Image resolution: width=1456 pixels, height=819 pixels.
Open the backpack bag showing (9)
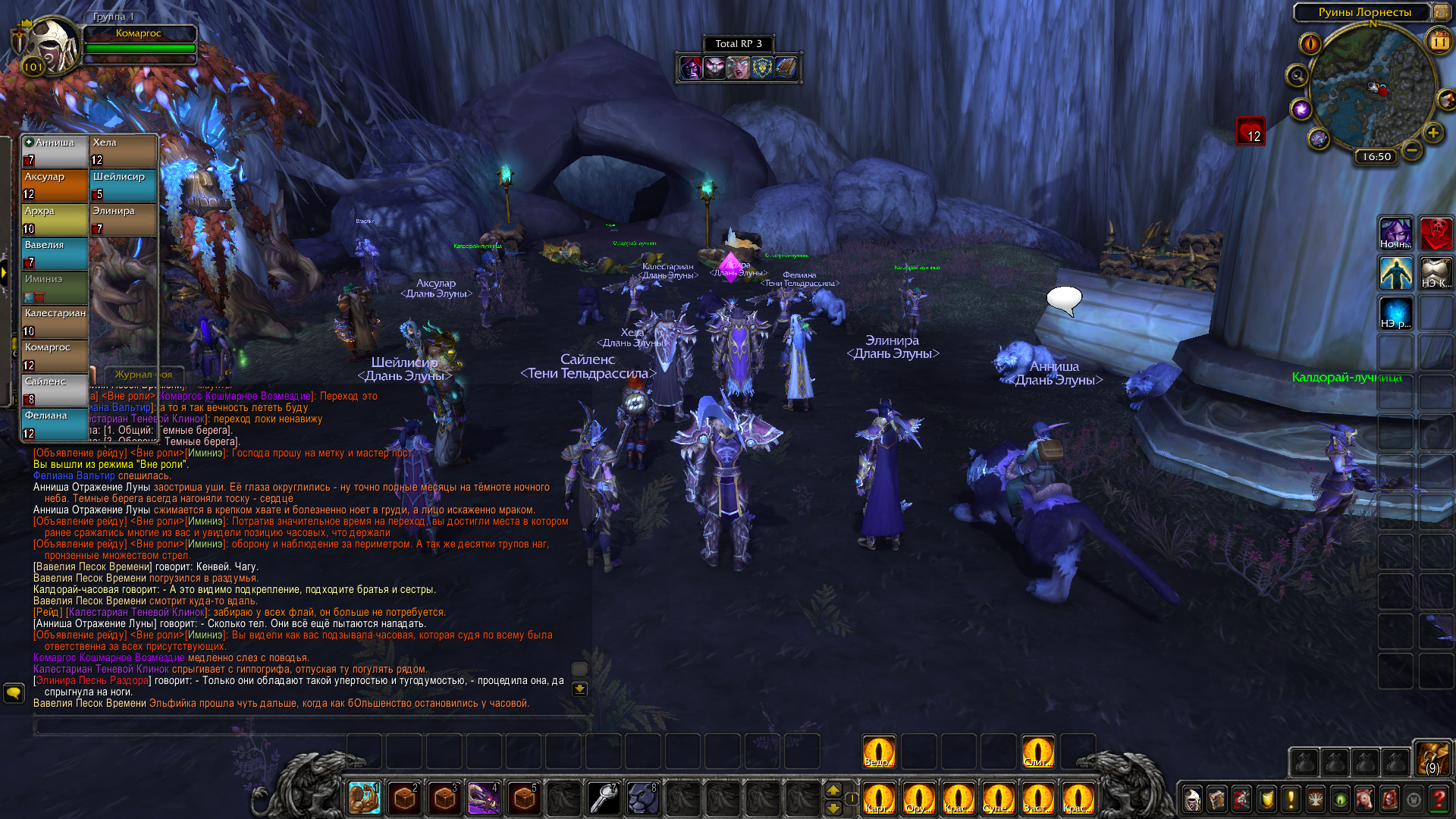pyautogui.click(x=1432, y=758)
